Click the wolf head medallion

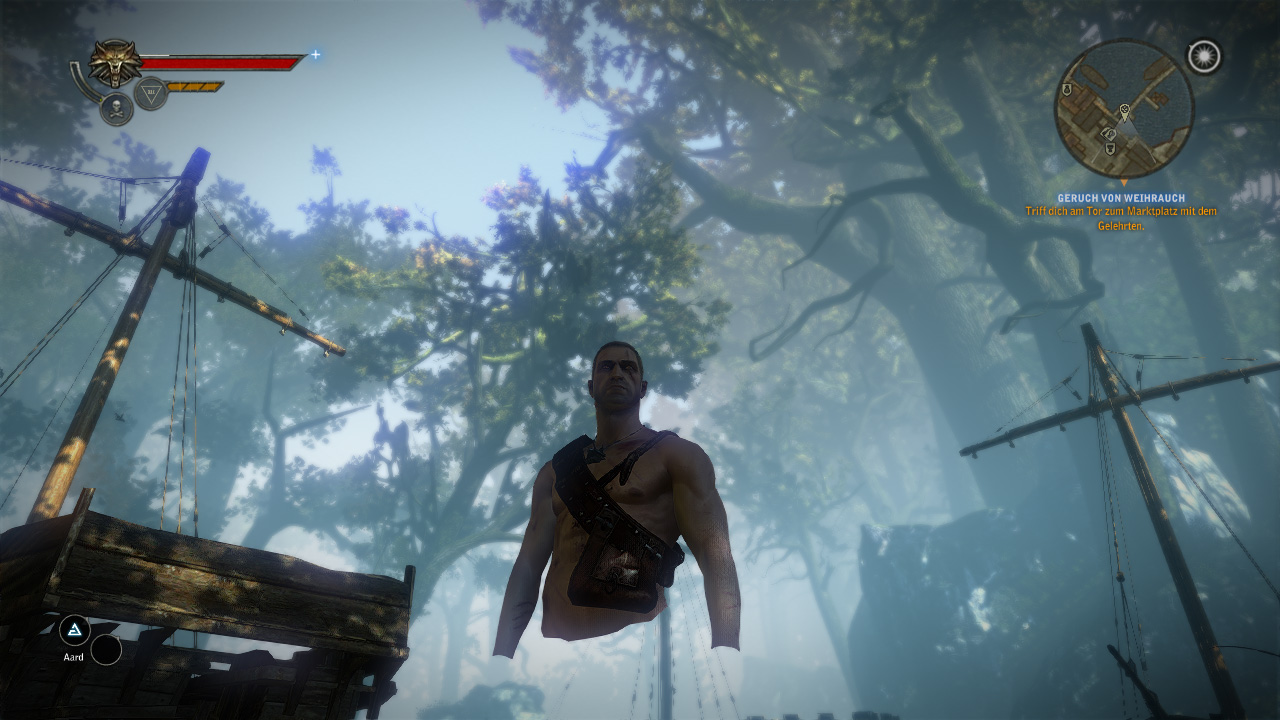click(116, 63)
